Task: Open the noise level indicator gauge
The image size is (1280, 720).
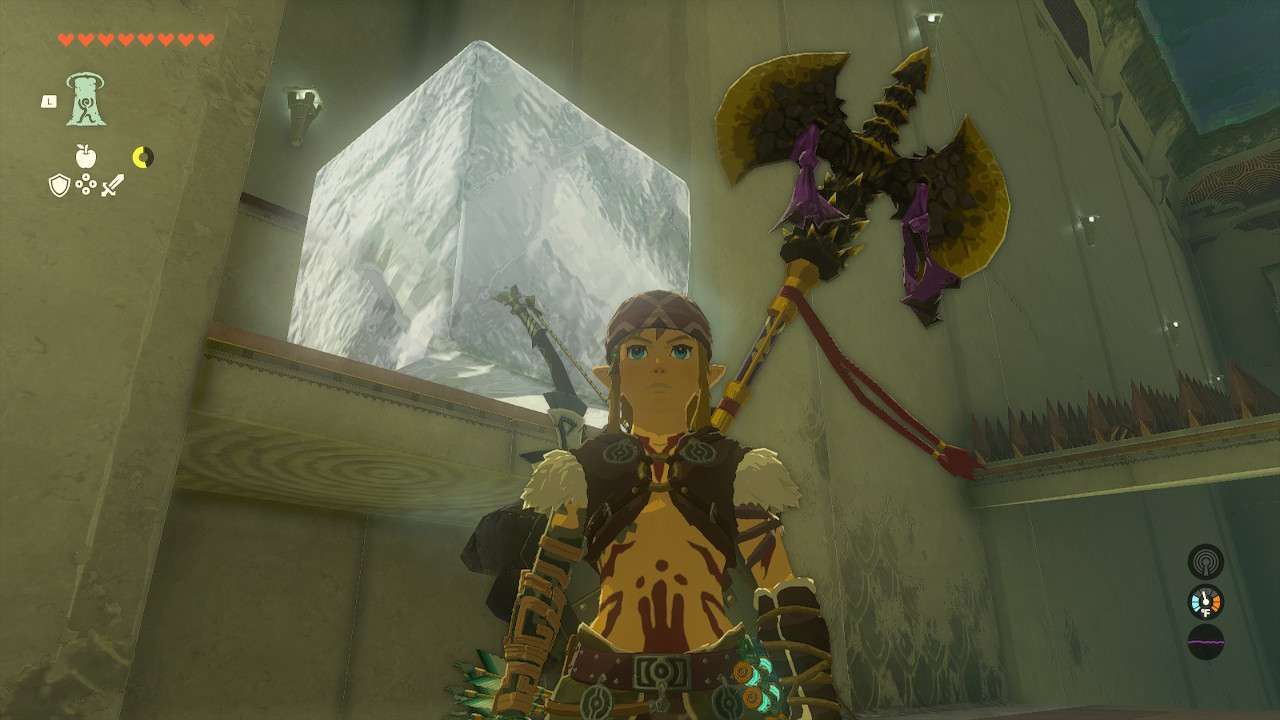Action: tap(1203, 562)
